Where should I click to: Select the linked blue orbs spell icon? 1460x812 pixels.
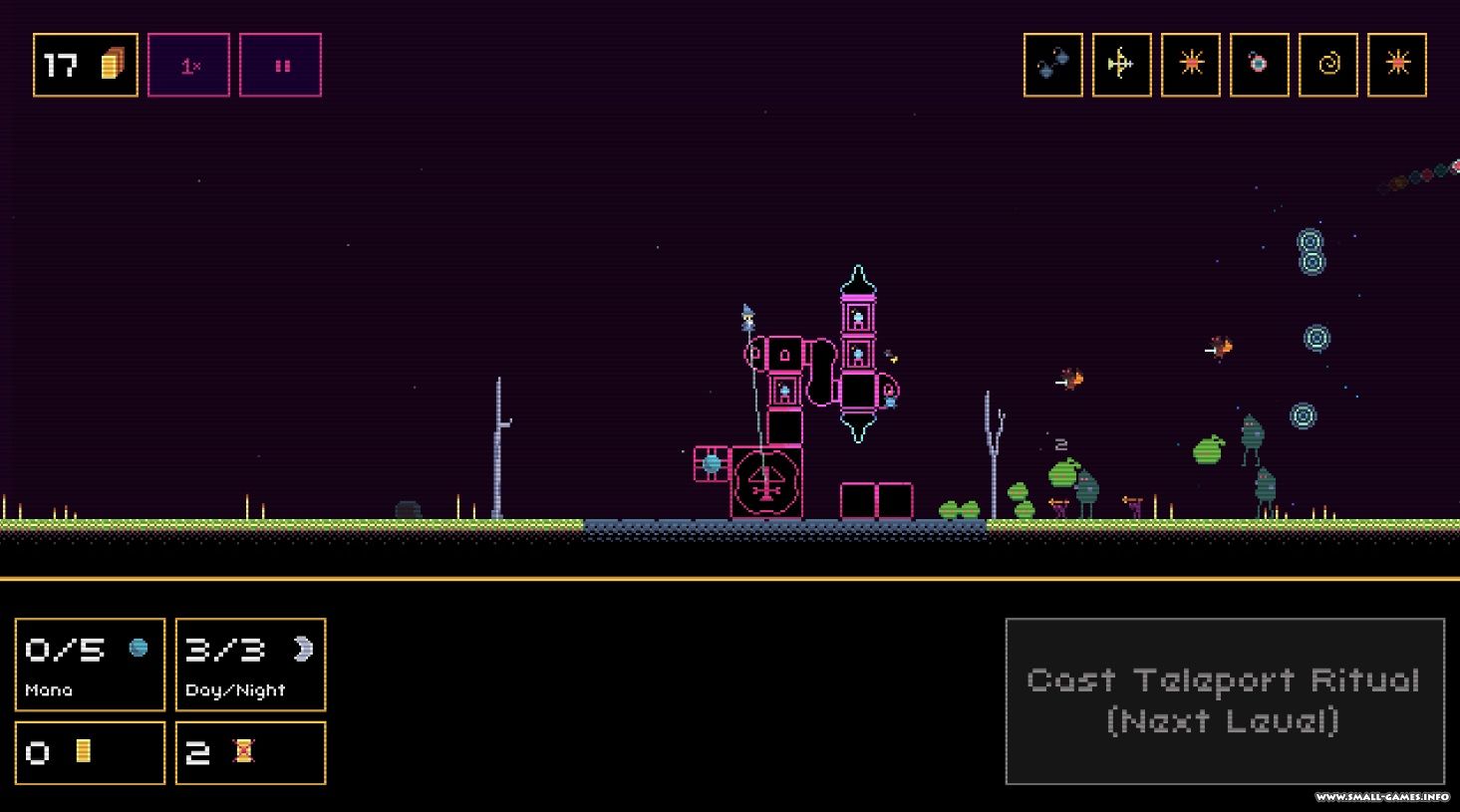pyautogui.click(x=1052, y=65)
